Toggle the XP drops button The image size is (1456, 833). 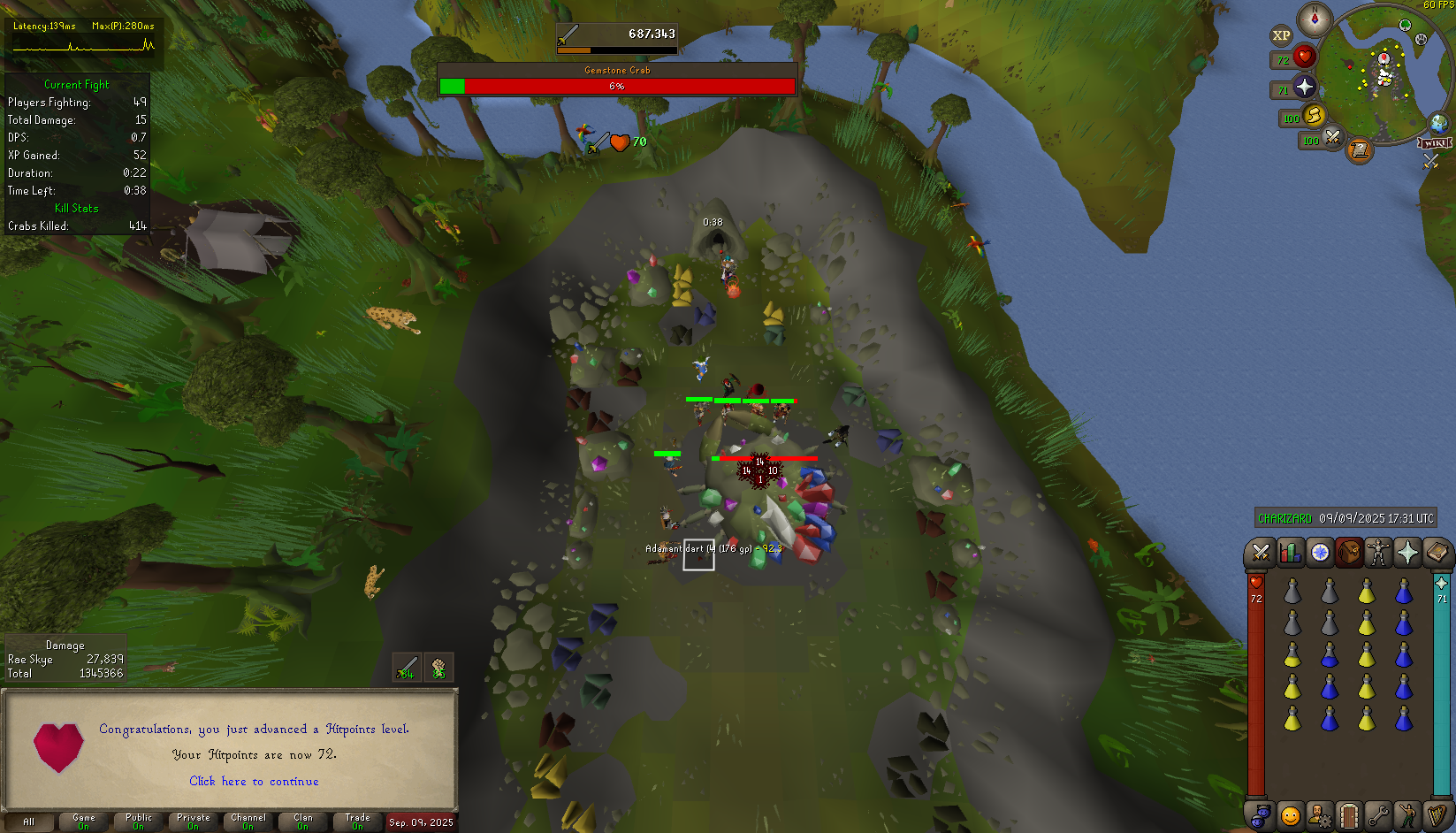tap(1281, 35)
